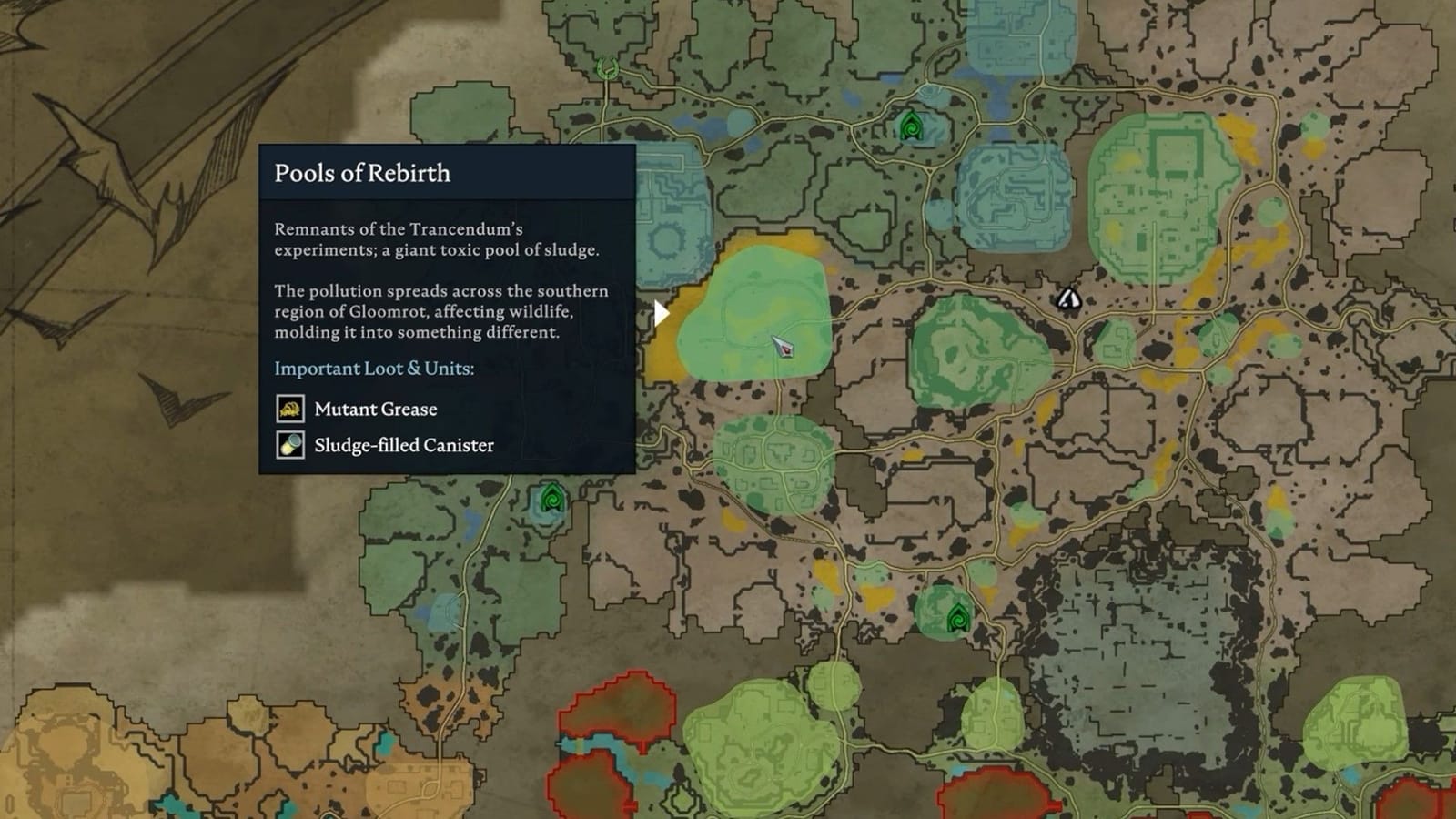The height and width of the screenshot is (819, 1456).
Task: Select the horseshoe horse location icon
Action: point(606,67)
